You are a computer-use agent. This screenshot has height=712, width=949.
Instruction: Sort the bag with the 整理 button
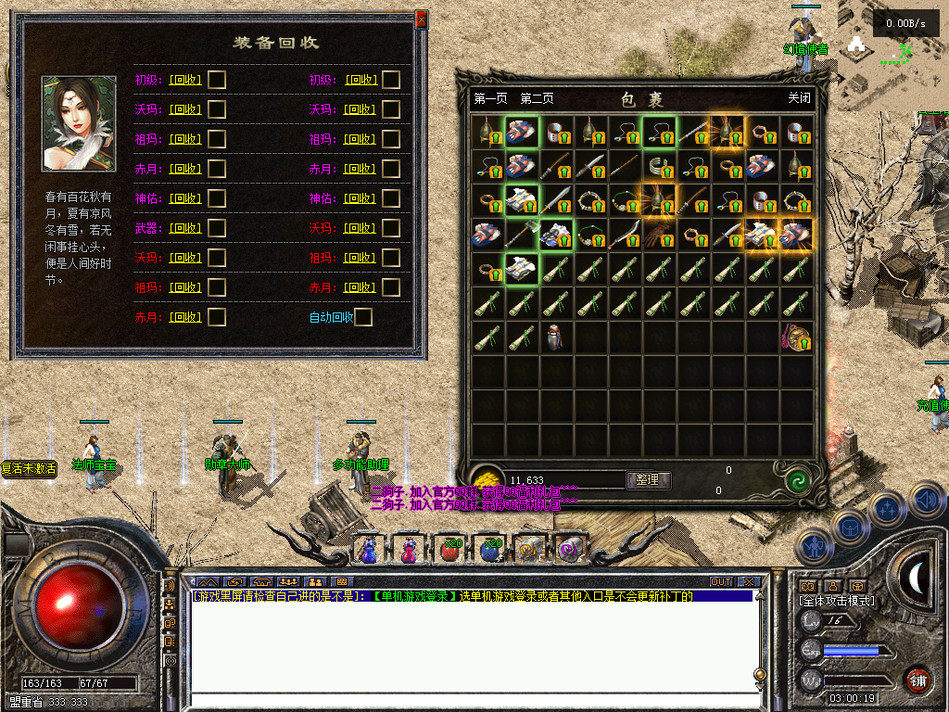(x=647, y=480)
